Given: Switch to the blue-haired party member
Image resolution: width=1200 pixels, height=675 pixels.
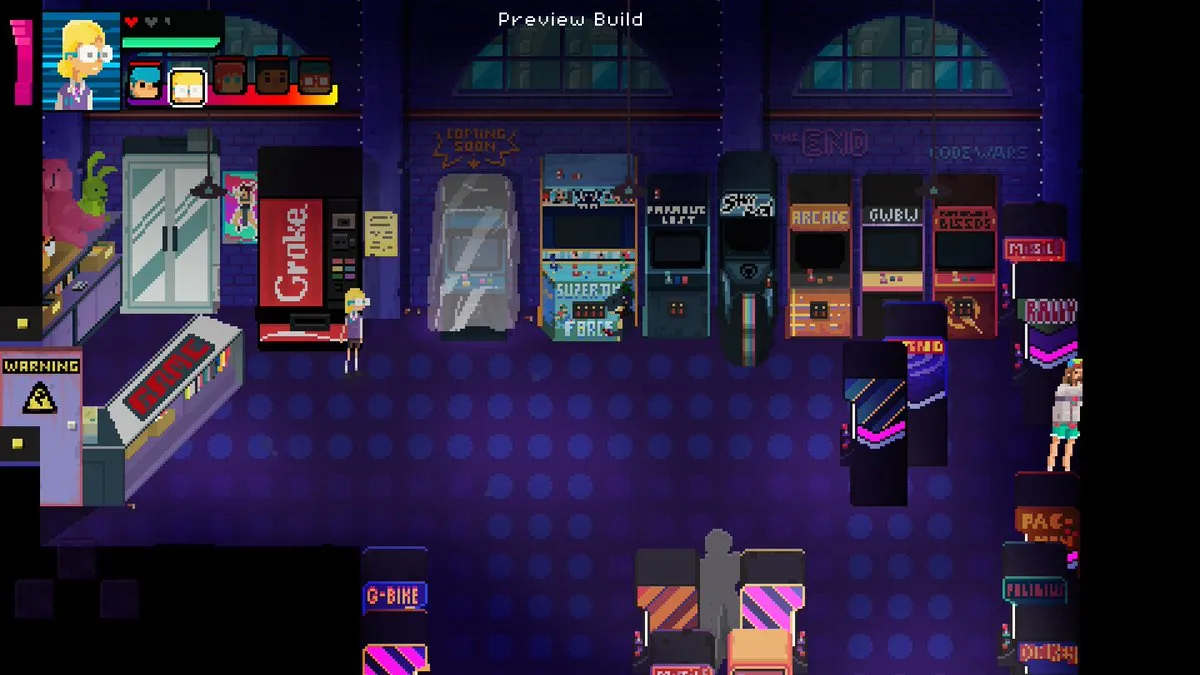Looking at the screenshot, I should click(144, 84).
